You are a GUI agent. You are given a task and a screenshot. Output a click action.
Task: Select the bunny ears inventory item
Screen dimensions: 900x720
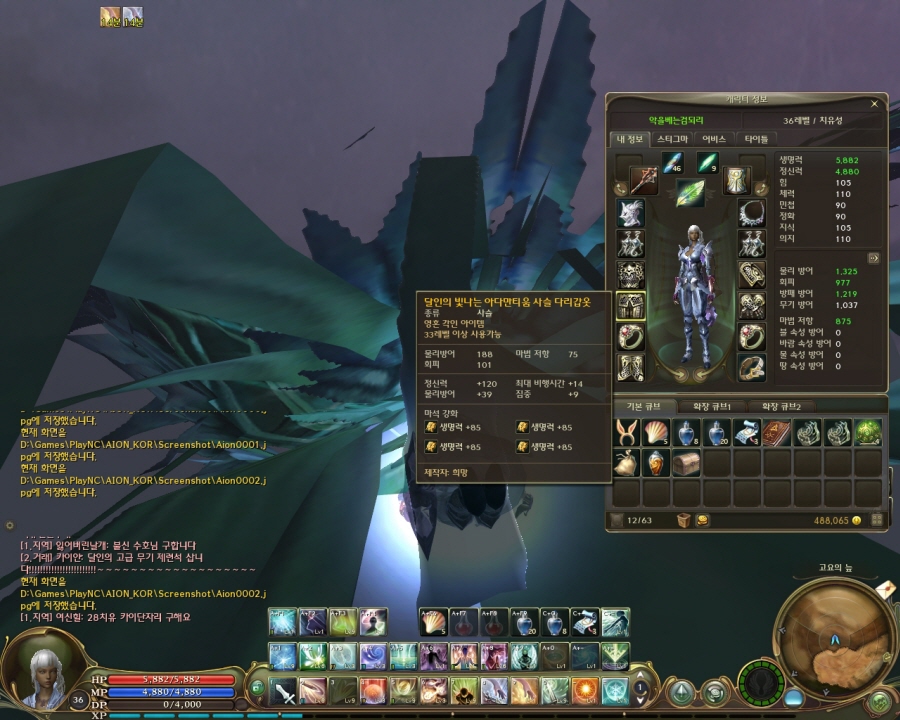(x=627, y=433)
